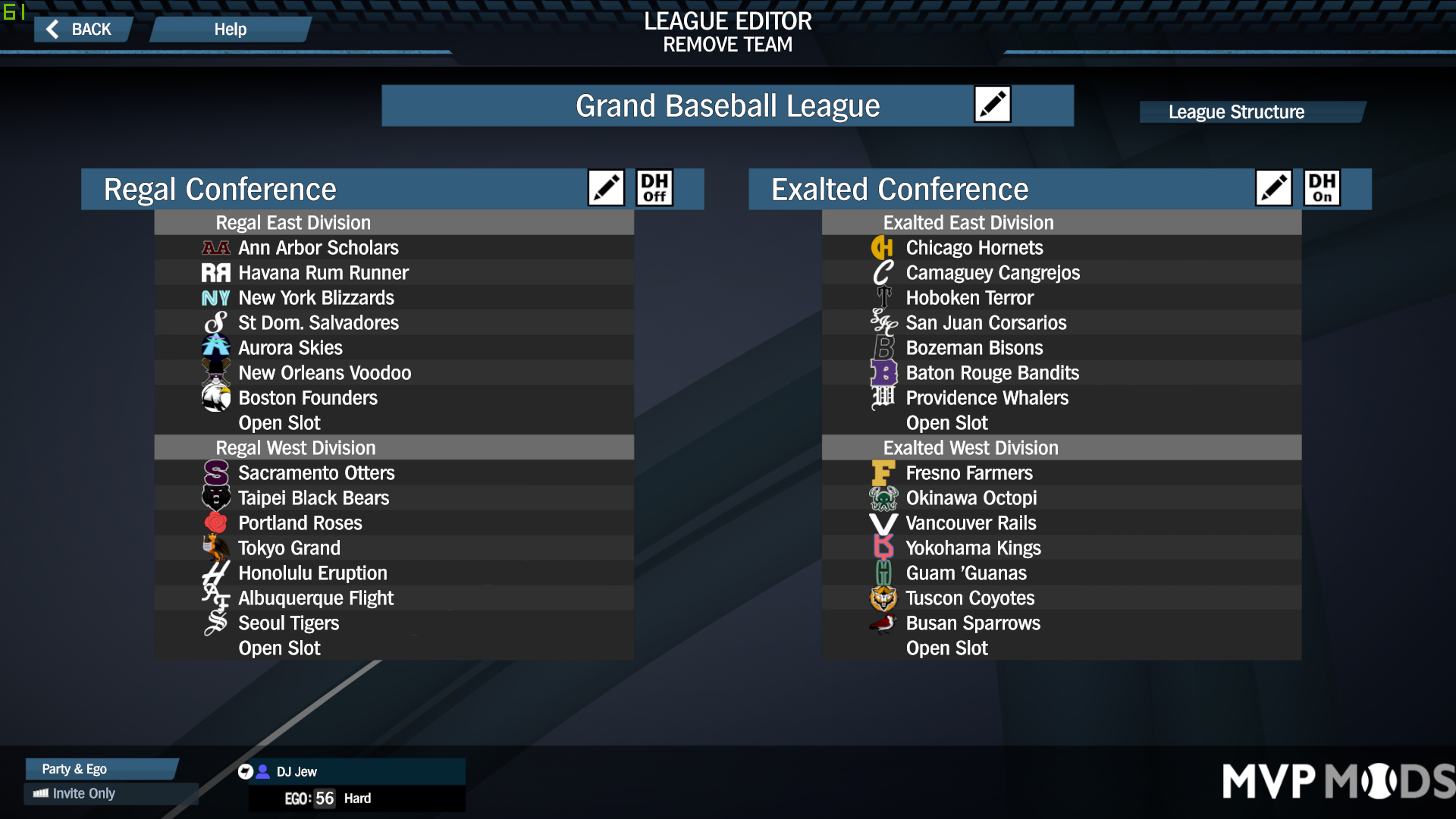Screen dimensions: 1456x819
Task: Select the Boston Founders logo
Action: pyautogui.click(x=215, y=397)
